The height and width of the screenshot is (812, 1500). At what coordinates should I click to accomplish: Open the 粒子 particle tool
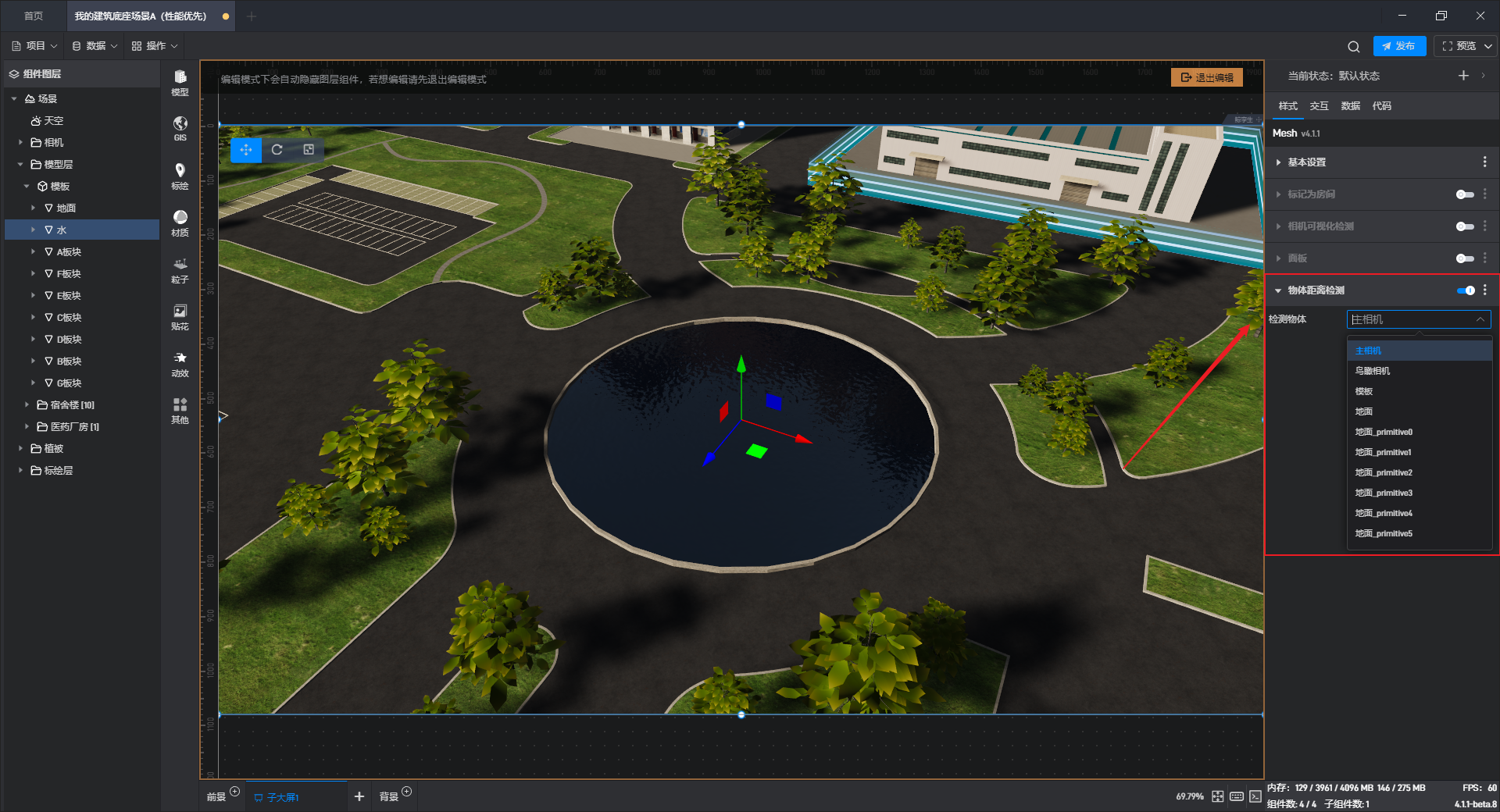click(180, 269)
